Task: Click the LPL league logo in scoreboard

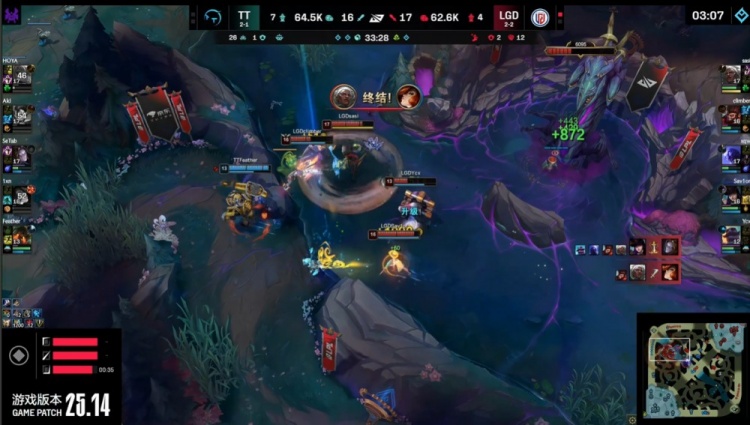Action: [375, 17]
